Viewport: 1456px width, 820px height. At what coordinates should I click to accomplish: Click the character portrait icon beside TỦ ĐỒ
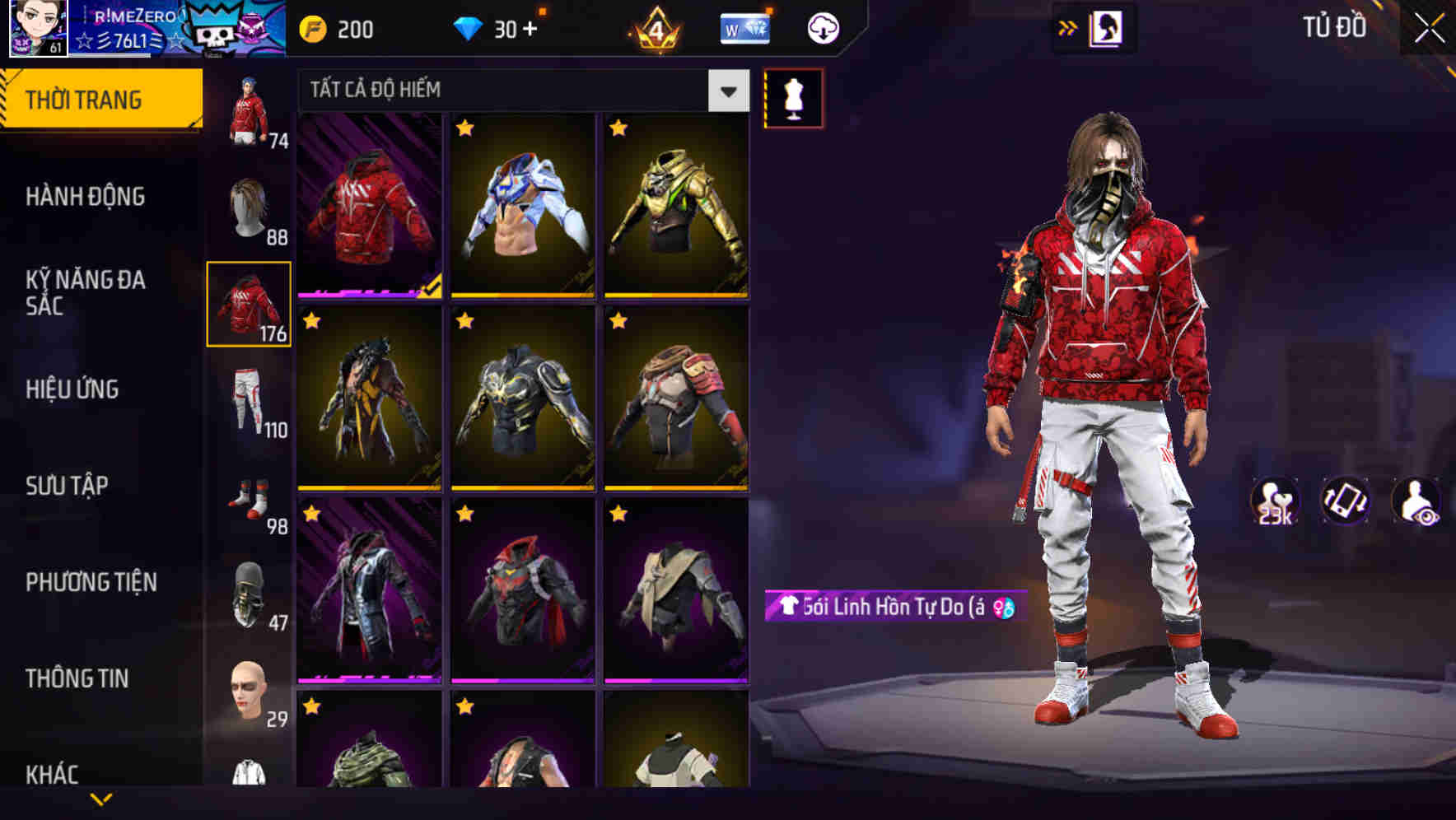coord(1108,27)
